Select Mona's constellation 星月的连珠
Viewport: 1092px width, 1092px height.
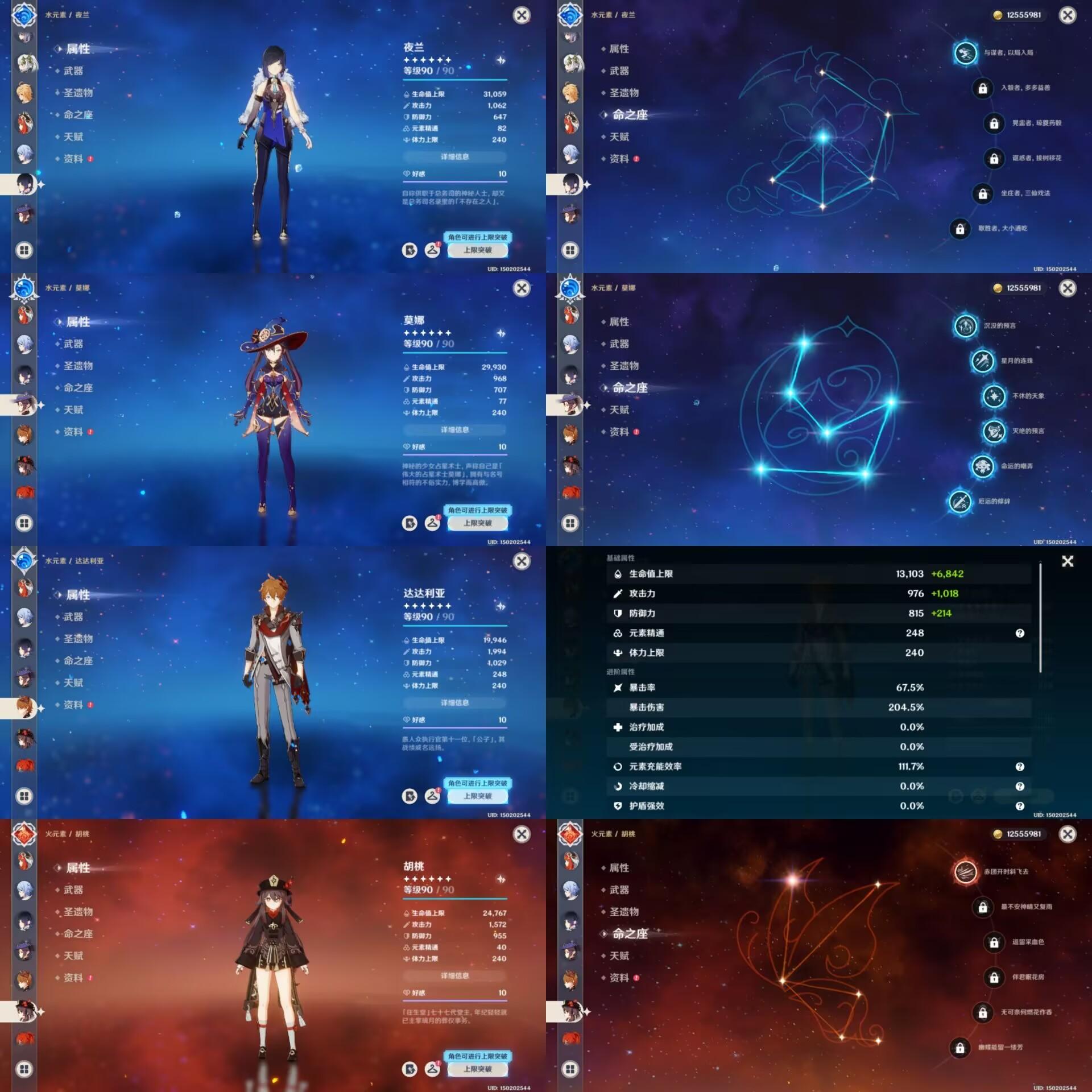pos(982,361)
